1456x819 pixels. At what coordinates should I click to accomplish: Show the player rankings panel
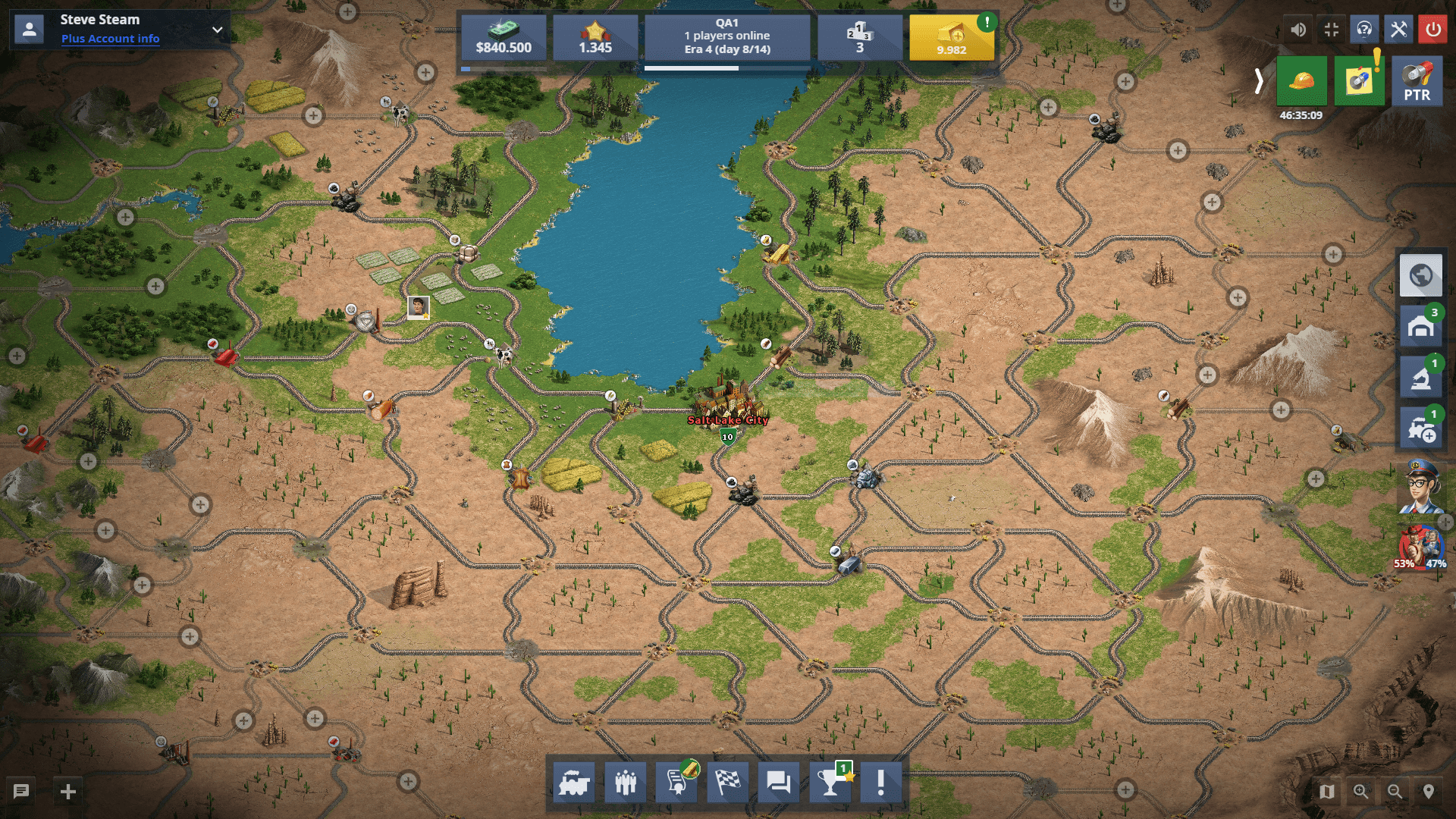click(859, 38)
